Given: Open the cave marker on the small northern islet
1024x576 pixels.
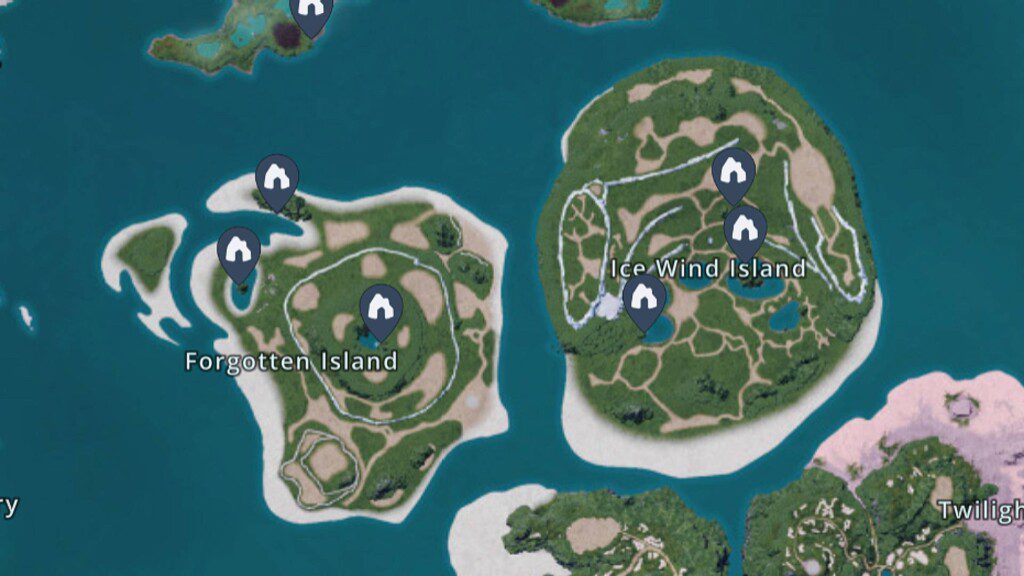Looking at the screenshot, I should (311, 12).
